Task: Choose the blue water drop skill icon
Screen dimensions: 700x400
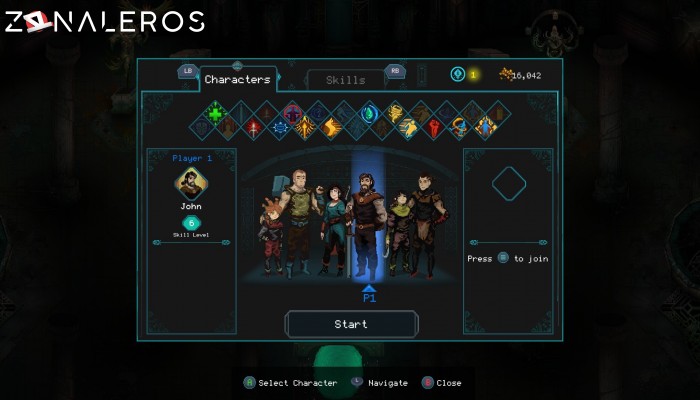Action: (x=368, y=113)
